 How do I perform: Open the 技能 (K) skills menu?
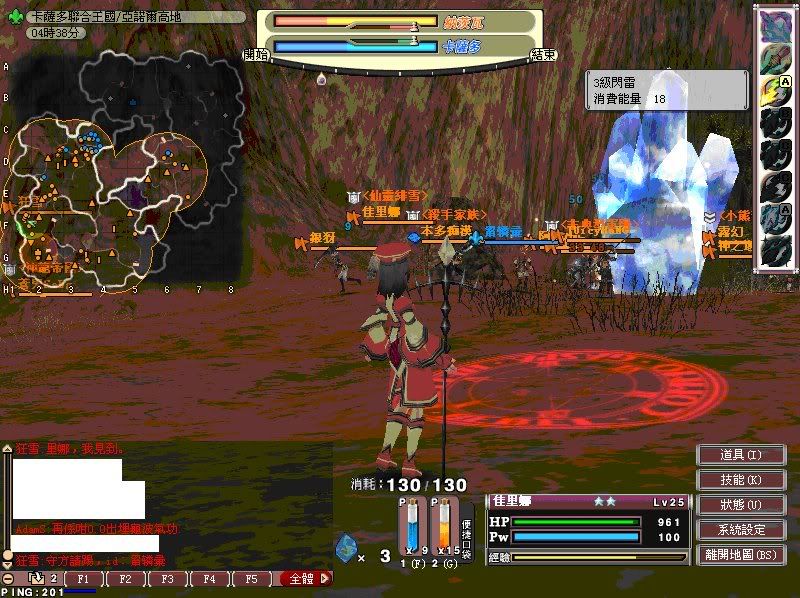click(740, 480)
